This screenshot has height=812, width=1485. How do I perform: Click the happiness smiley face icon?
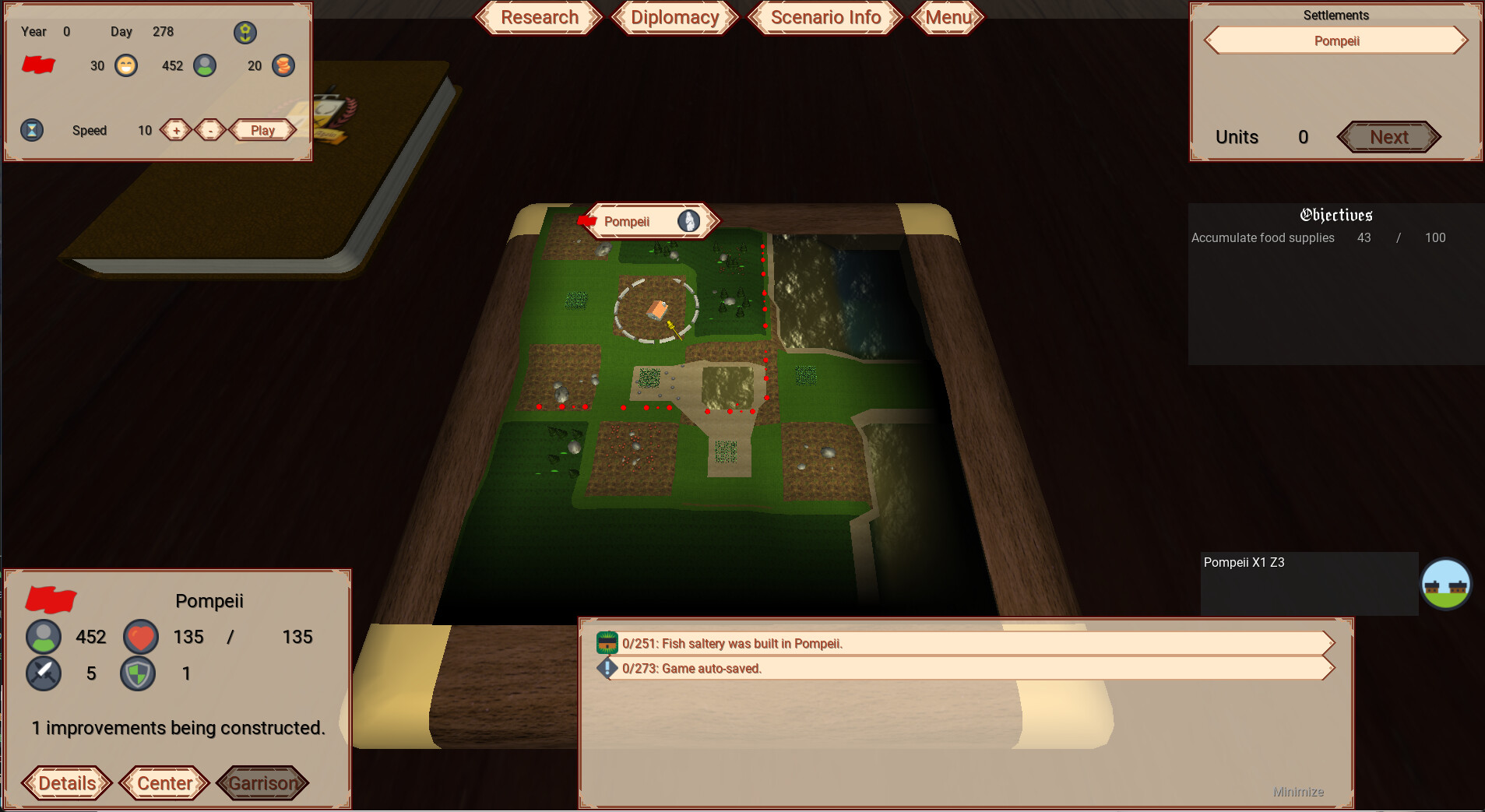[x=125, y=65]
